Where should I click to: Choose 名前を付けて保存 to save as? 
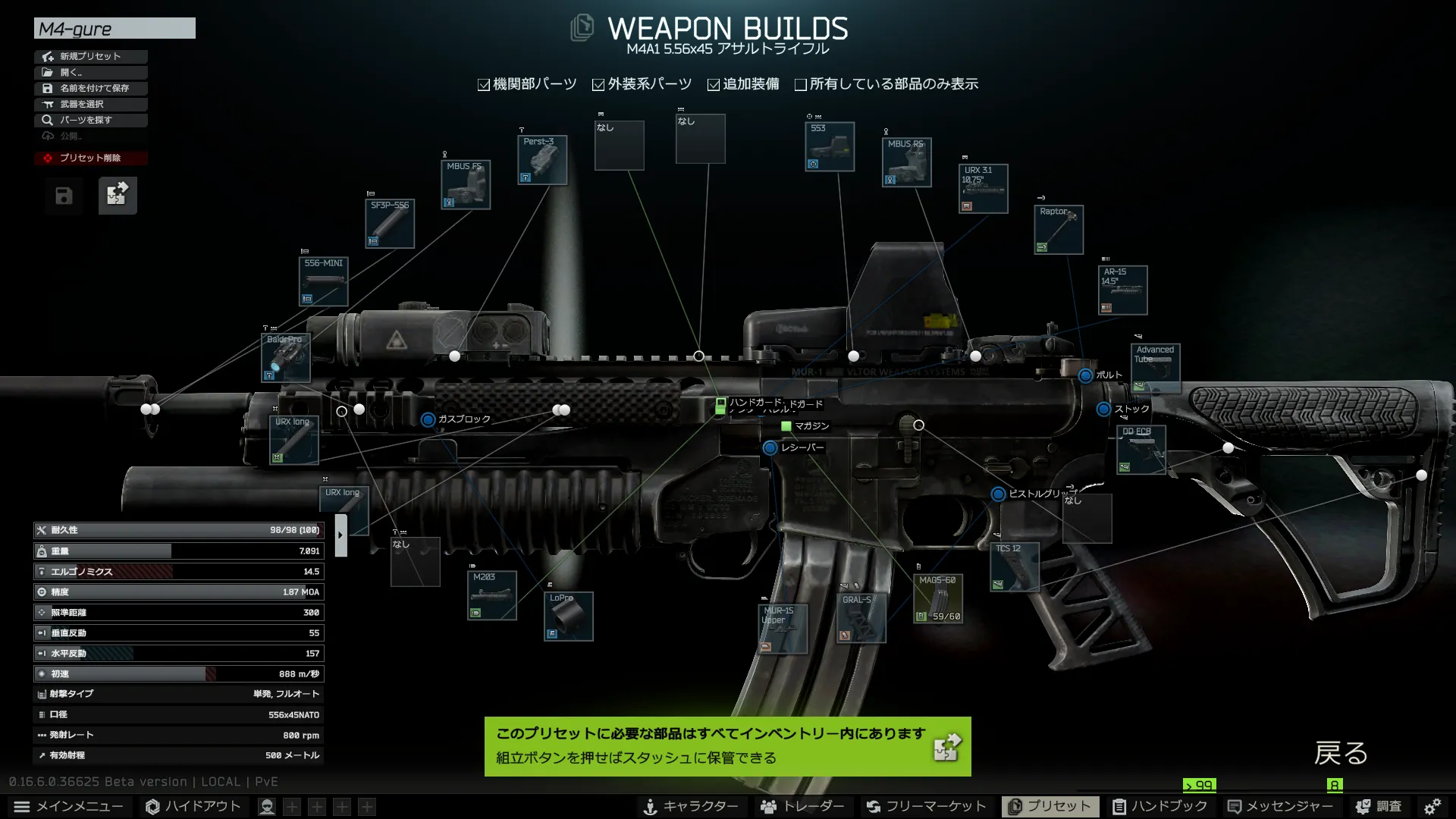coord(90,88)
